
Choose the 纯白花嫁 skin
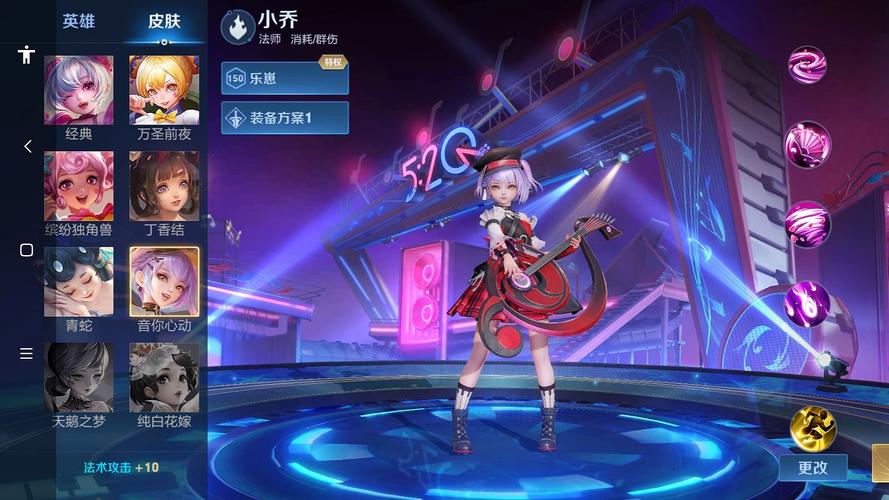(164, 377)
